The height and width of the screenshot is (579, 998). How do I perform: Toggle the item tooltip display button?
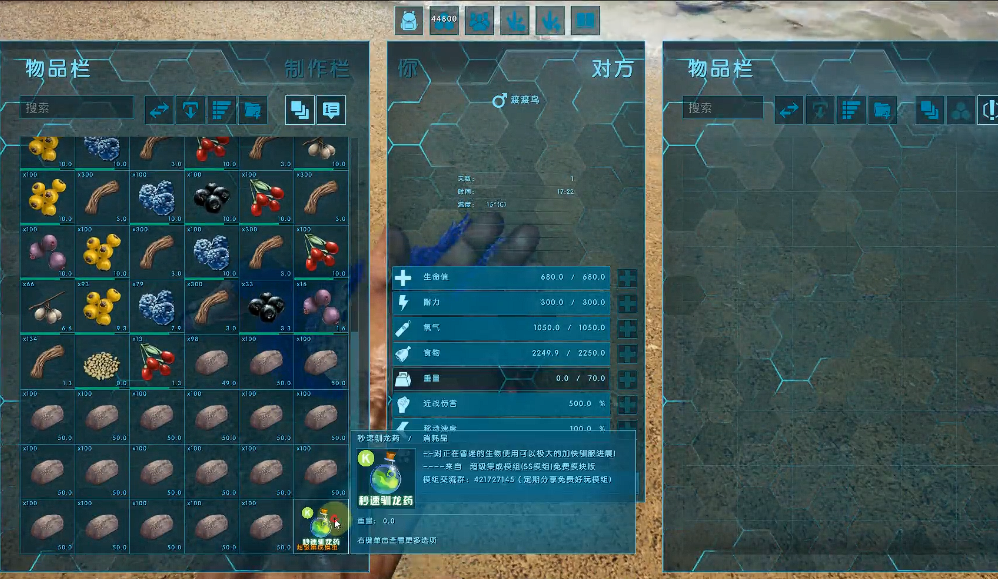[331, 109]
